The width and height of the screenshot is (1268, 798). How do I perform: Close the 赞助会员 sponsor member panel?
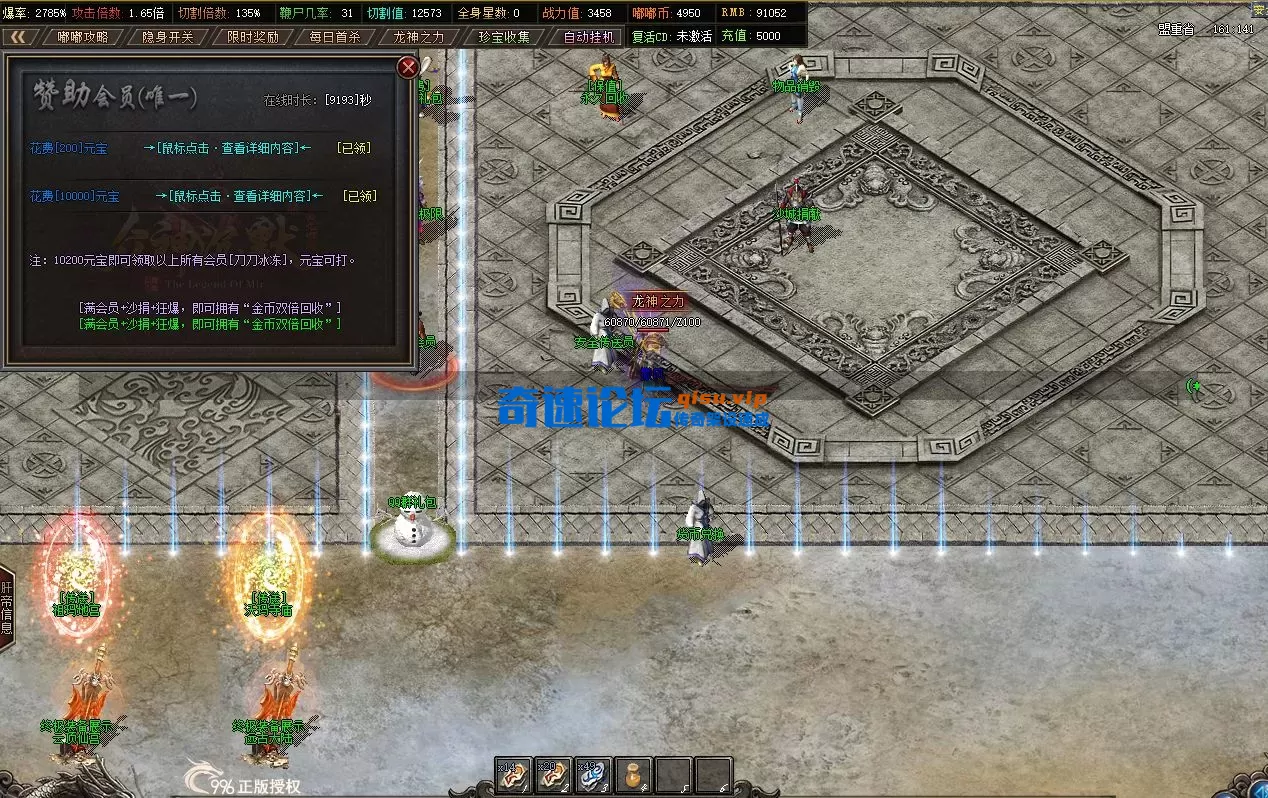coord(407,68)
